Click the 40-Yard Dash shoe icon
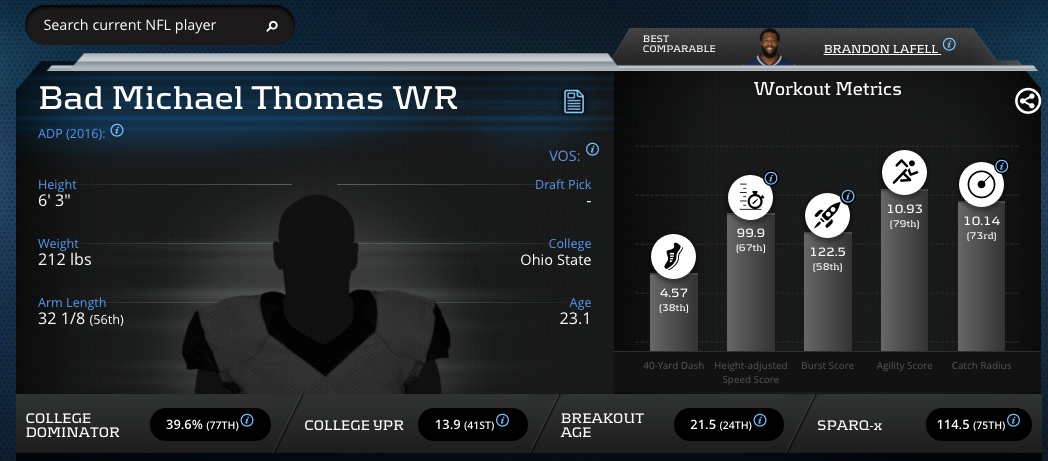This screenshot has width=1048, height=461. [673, 256]
